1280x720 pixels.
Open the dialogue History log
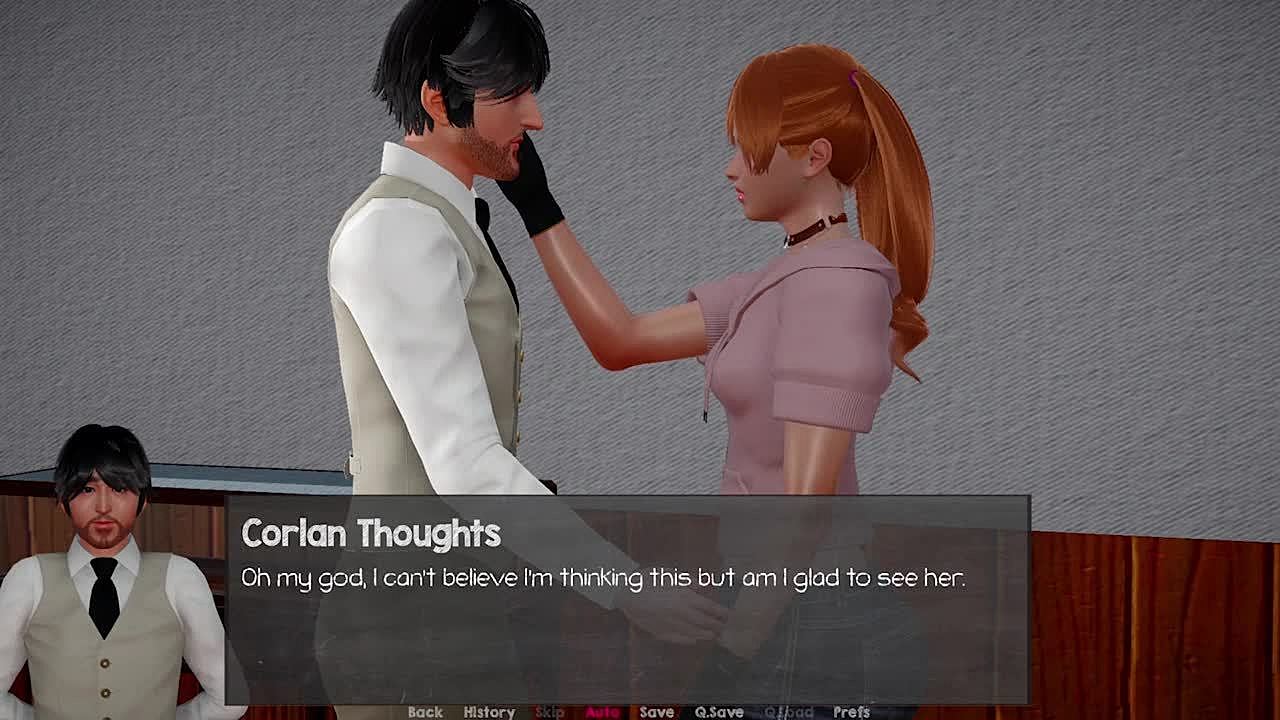point(489,712)
